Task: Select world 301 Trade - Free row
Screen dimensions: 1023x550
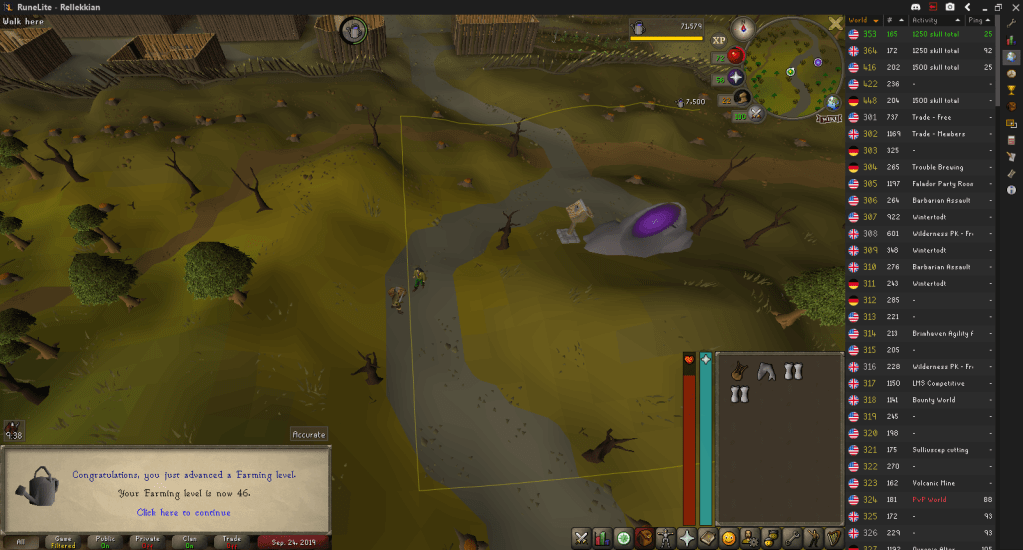Action: (920, 117)
